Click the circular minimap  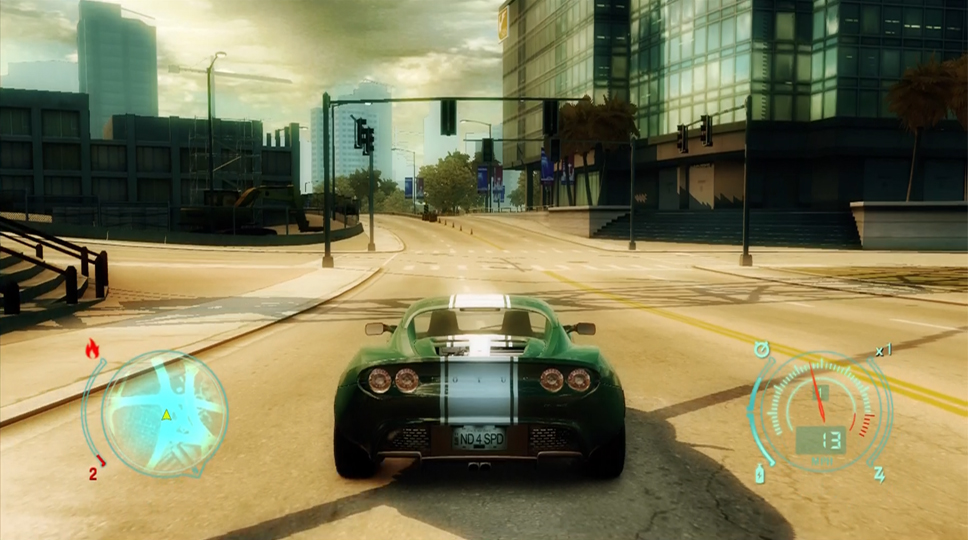coord(166,413)
